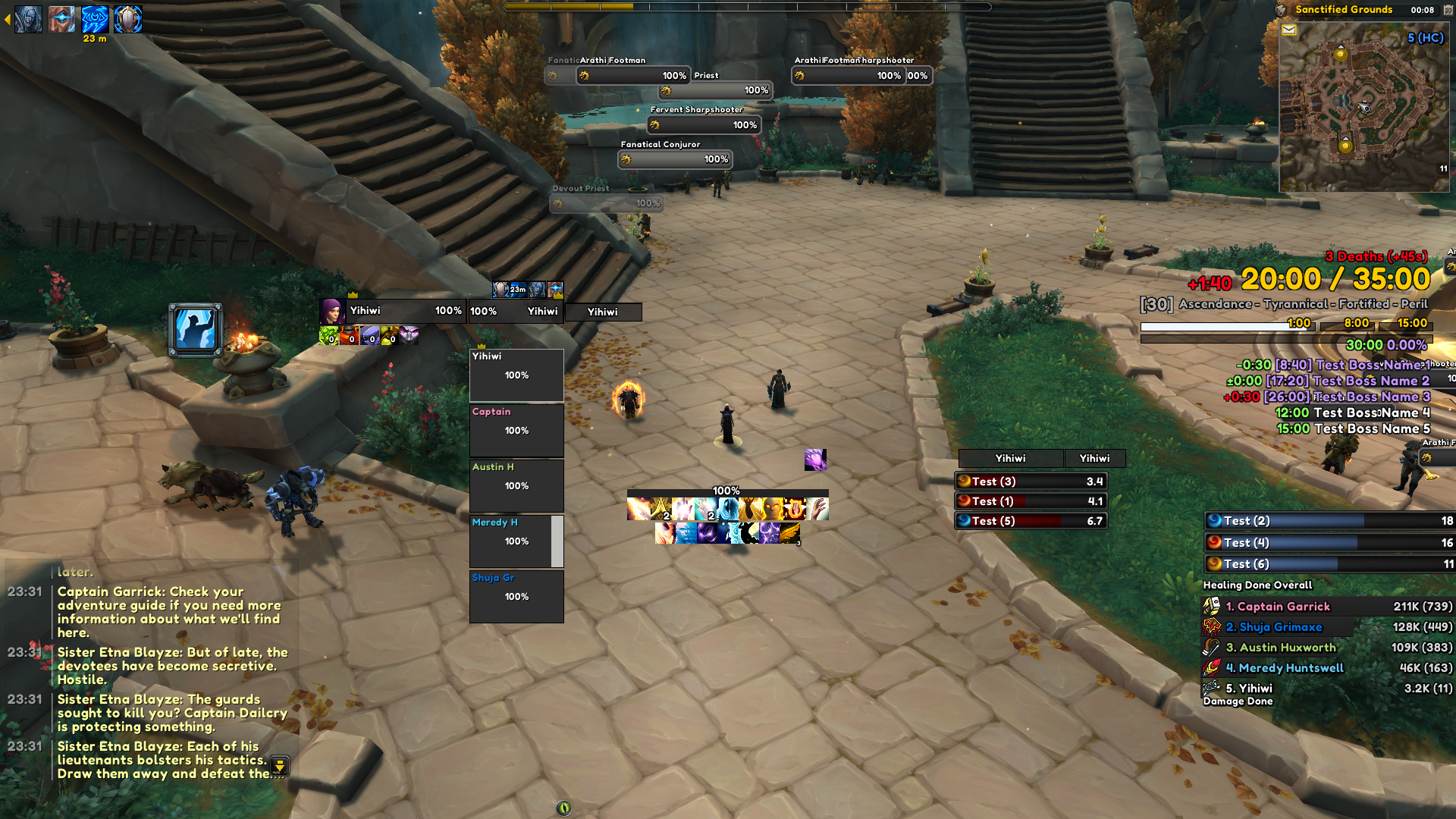Image resolution: width=1456 pixels, height=819 pixels.
Task: Select Austin H party frame
Action: [516, 485]
